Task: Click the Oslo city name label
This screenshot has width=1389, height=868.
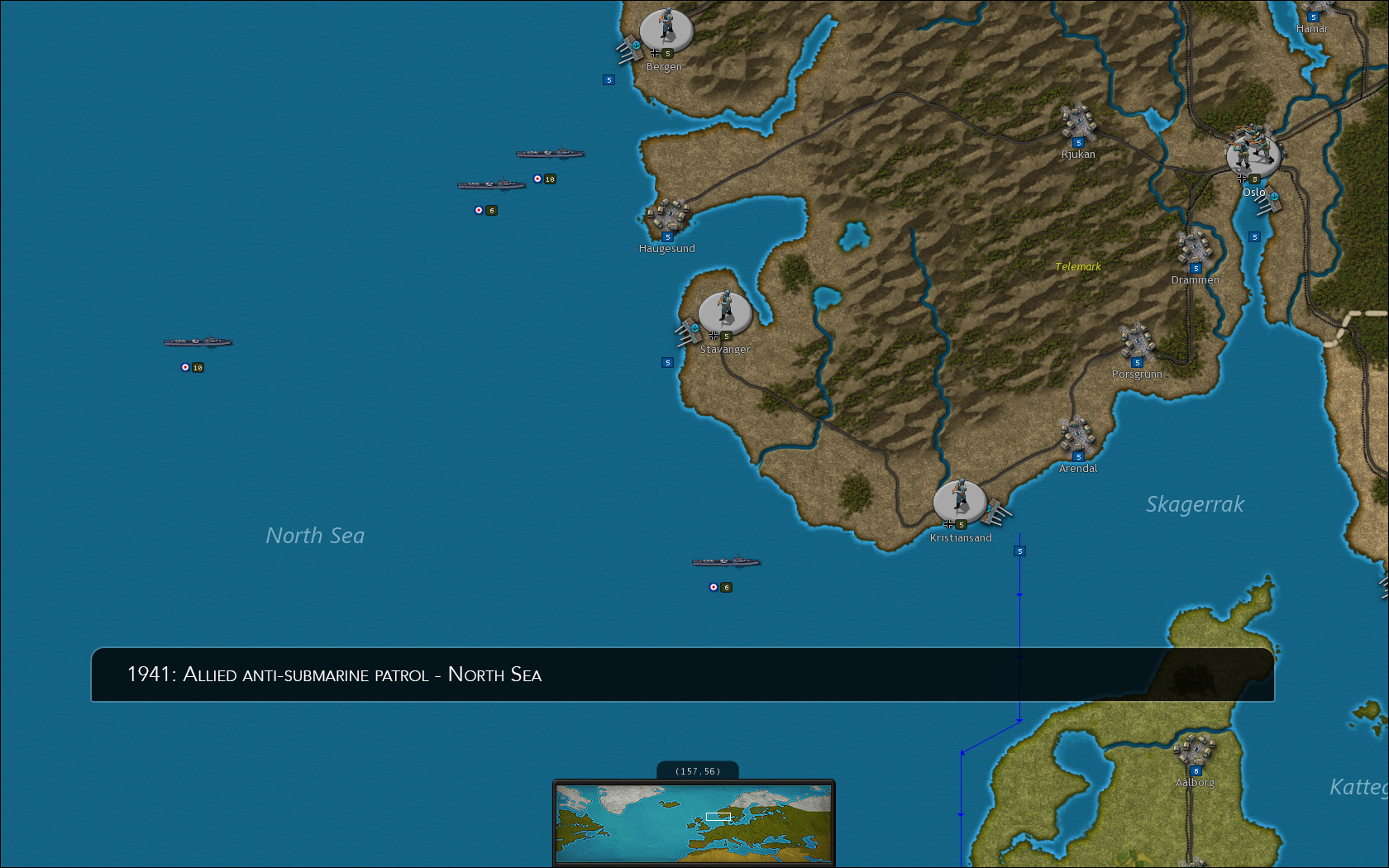Action: click(1254, 193)
